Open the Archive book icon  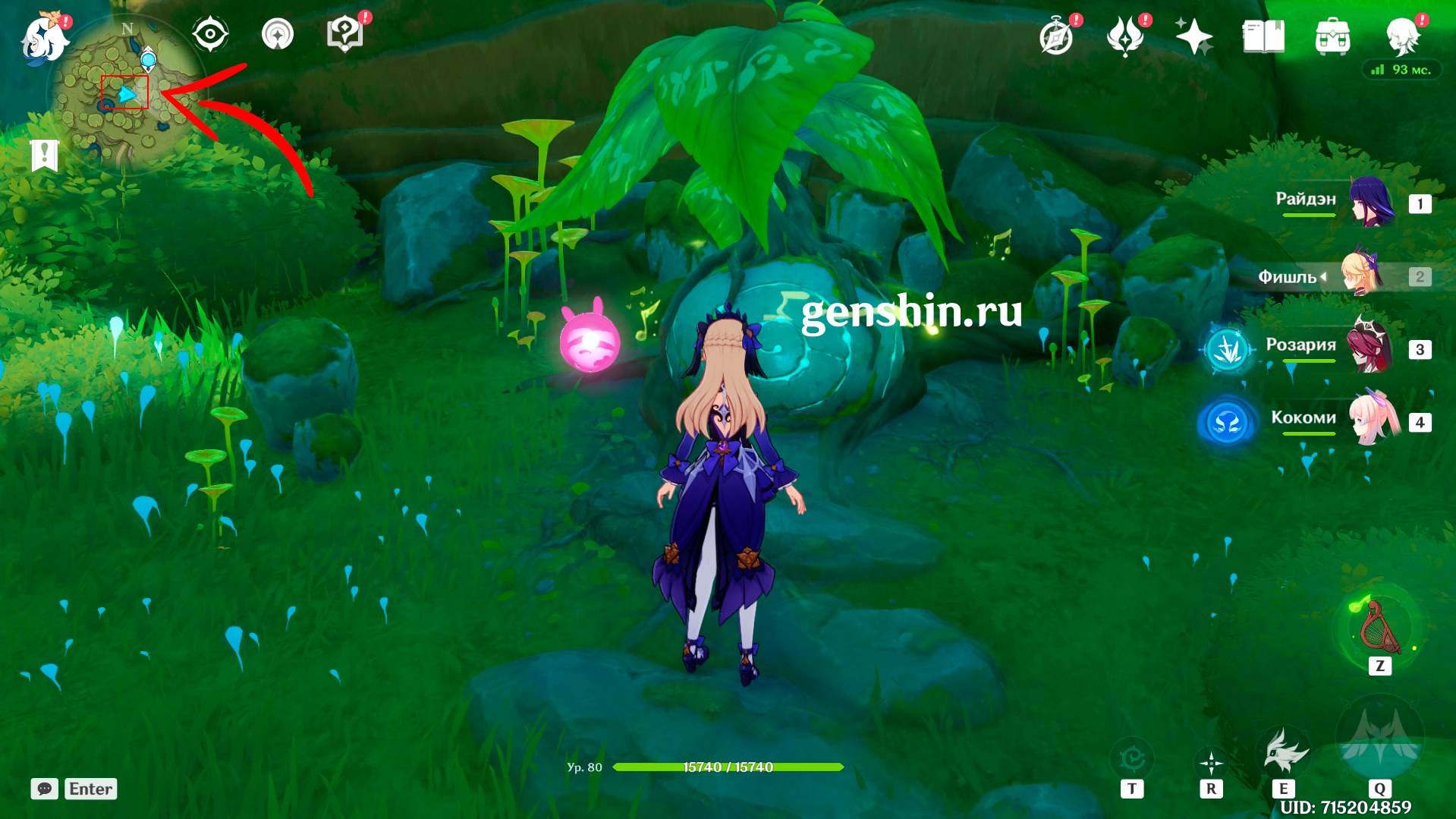(1263, 36)
